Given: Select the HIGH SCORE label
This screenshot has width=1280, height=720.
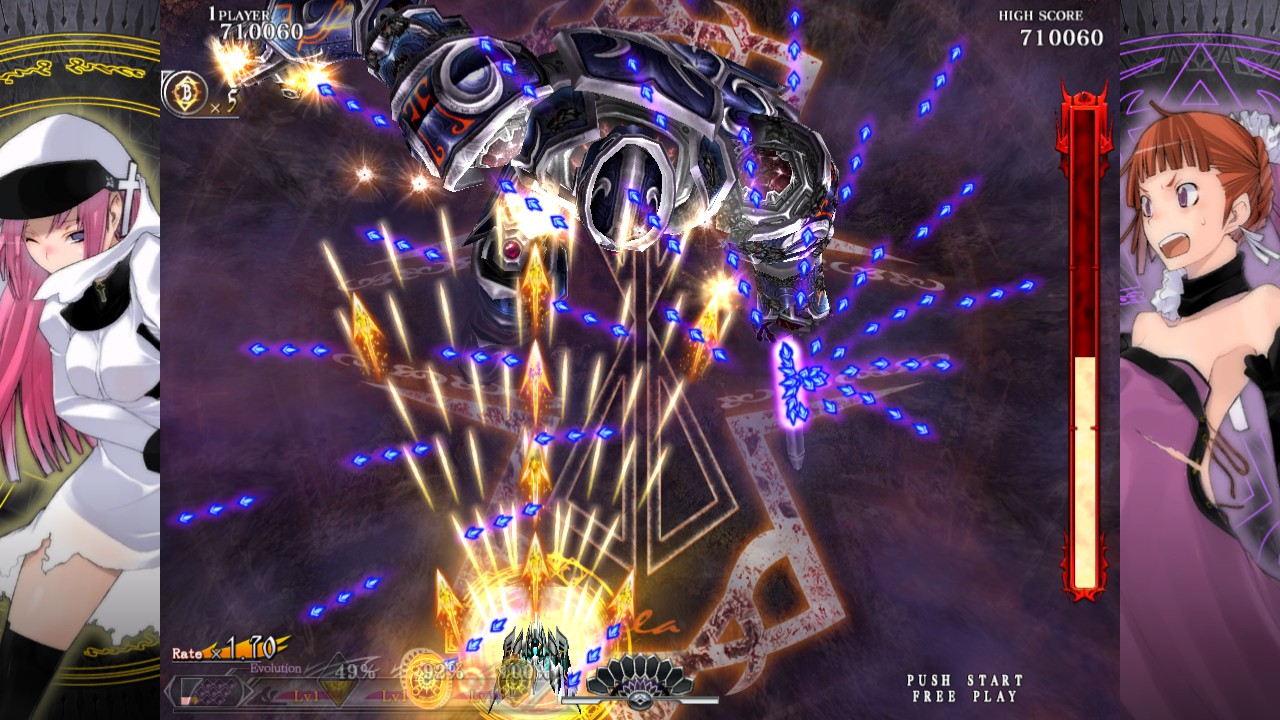Looking at the screenshot, I should tap(1040, 15).
